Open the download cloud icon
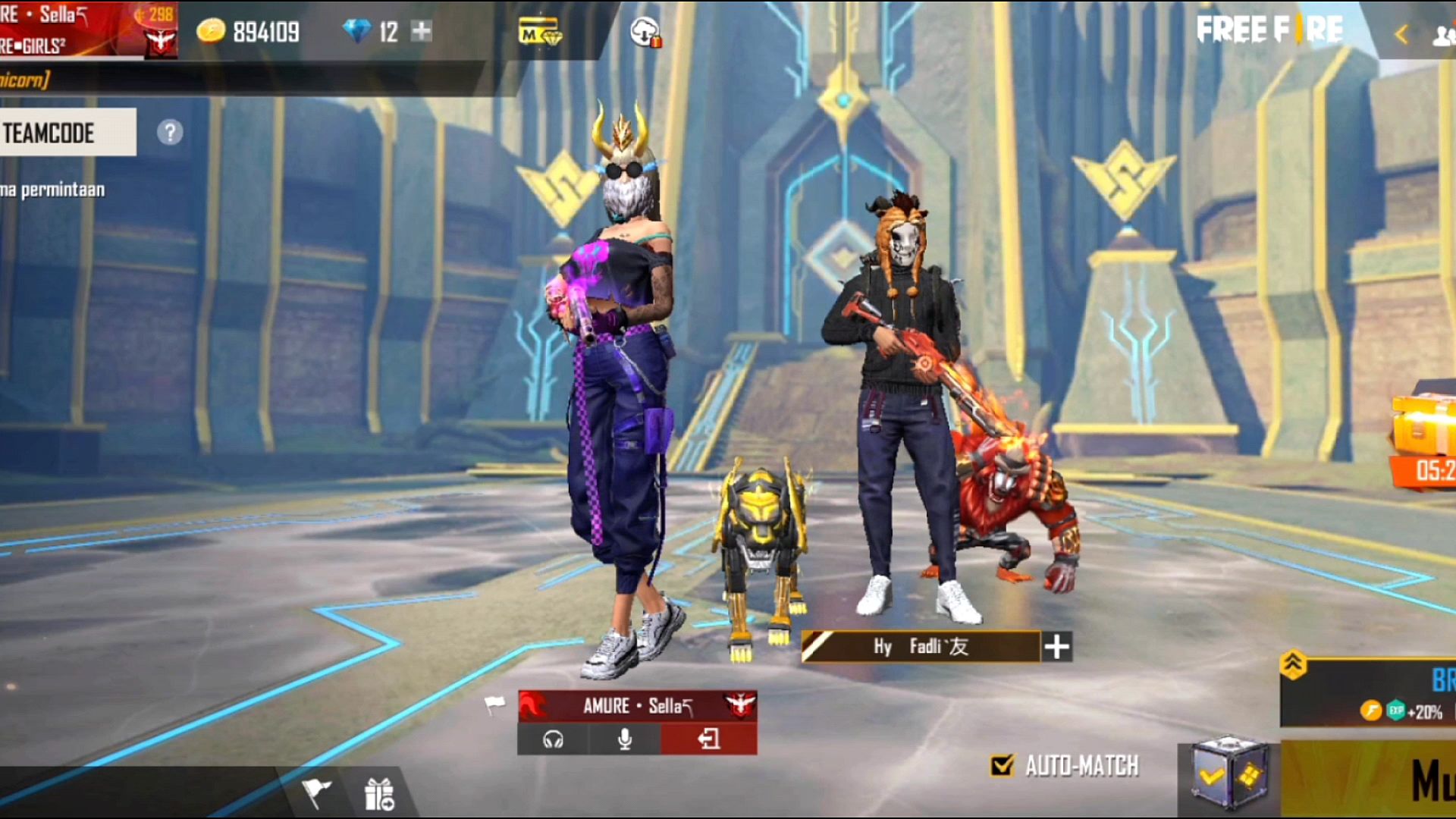The height and width of the screenshot is (819, 1456). pos(645,32)
